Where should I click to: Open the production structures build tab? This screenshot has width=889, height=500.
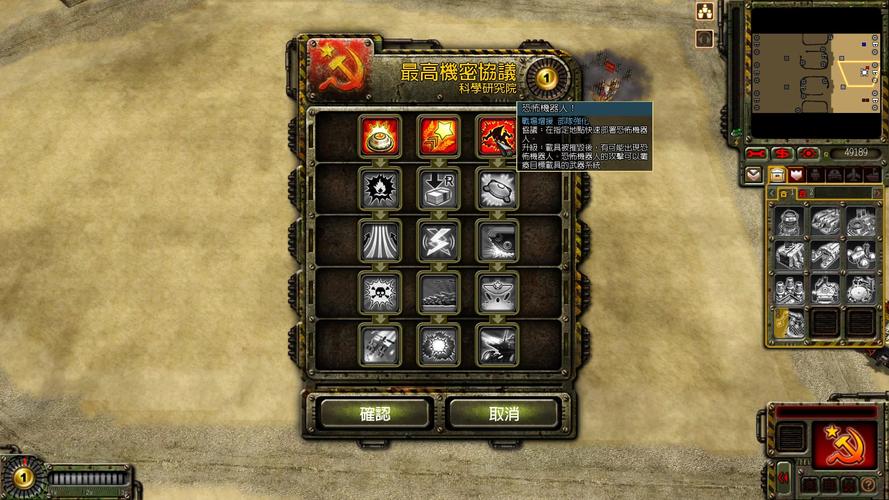click(776, 175)
